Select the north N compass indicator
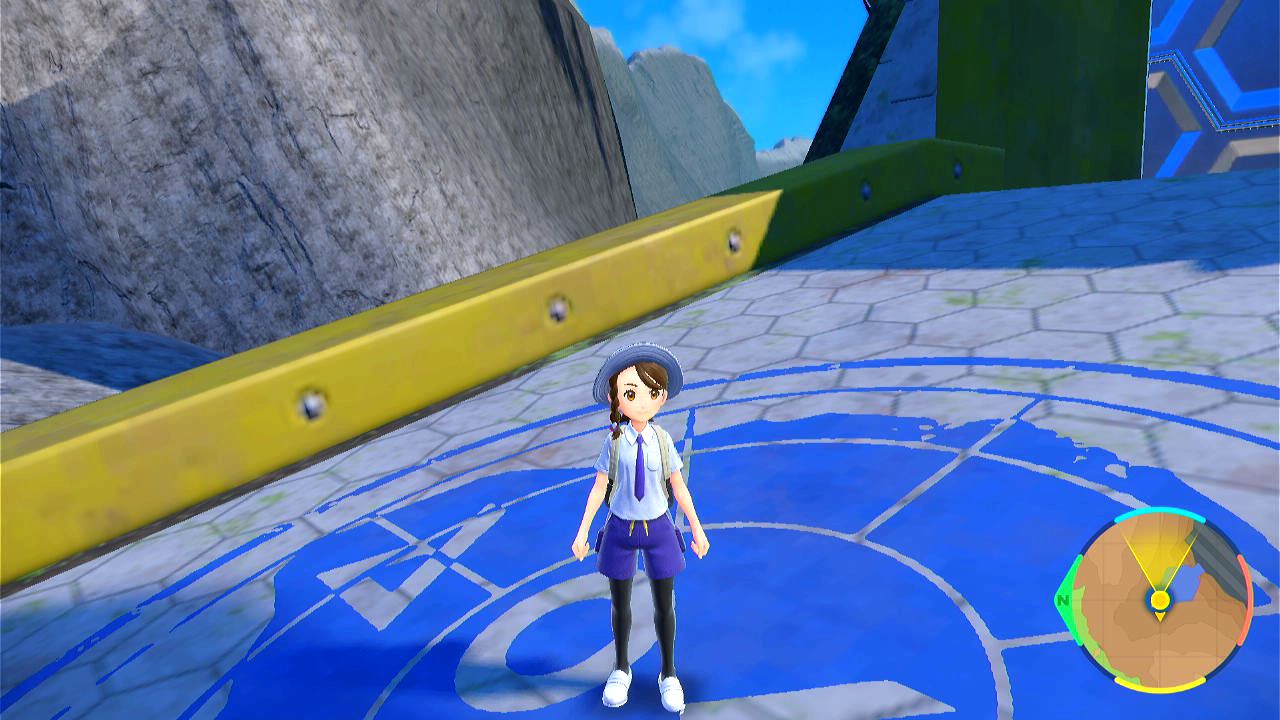 [1061, 600]
